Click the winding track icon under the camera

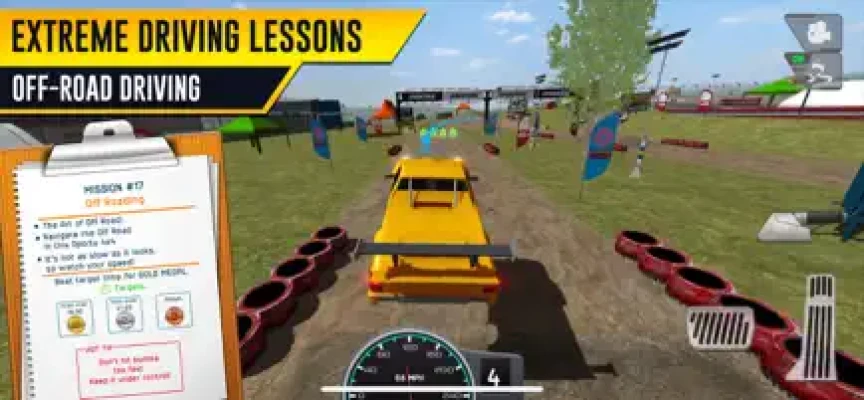pos(816,68)
